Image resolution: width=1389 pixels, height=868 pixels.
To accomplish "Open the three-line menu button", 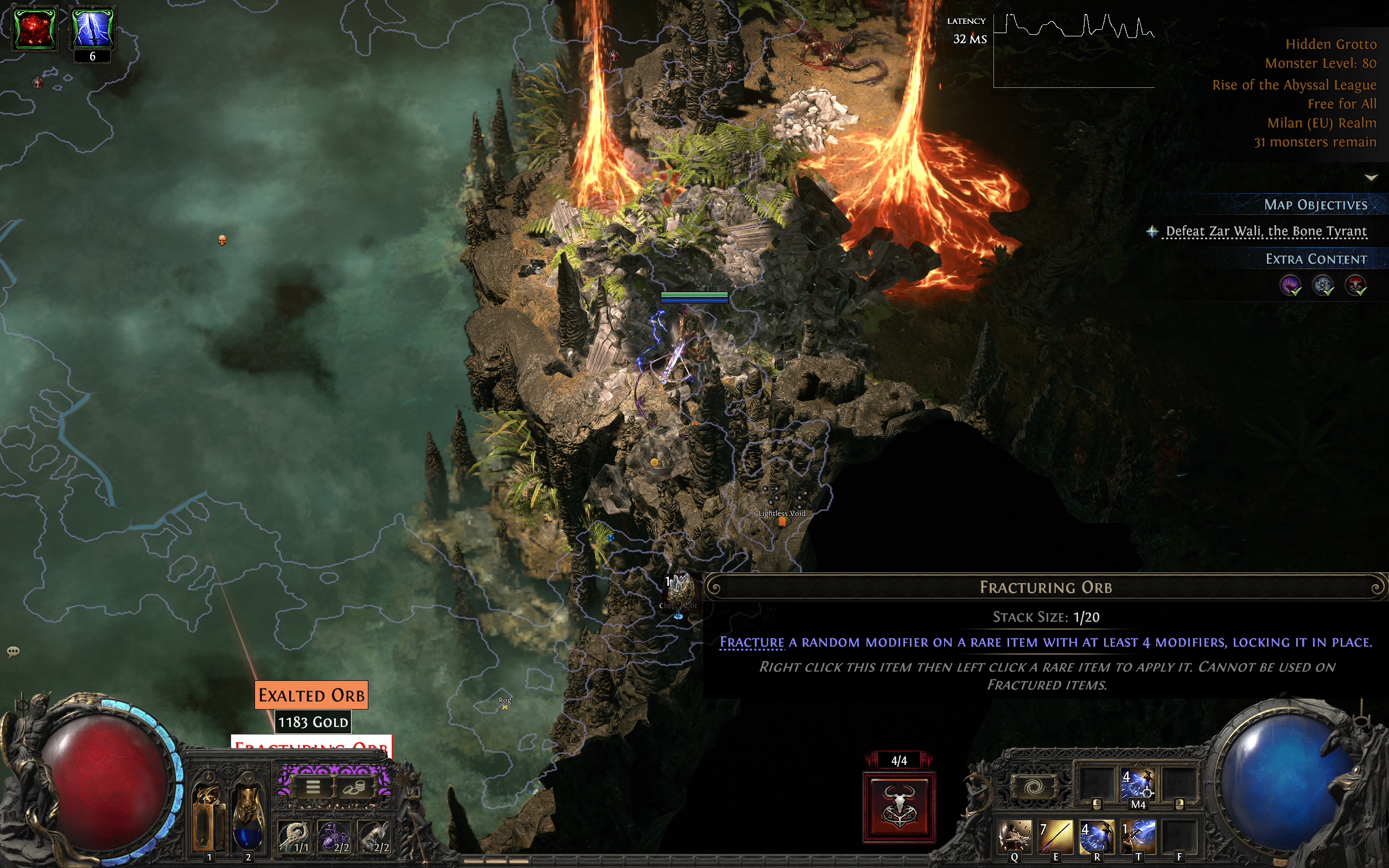I will click(x=313, y=787).
